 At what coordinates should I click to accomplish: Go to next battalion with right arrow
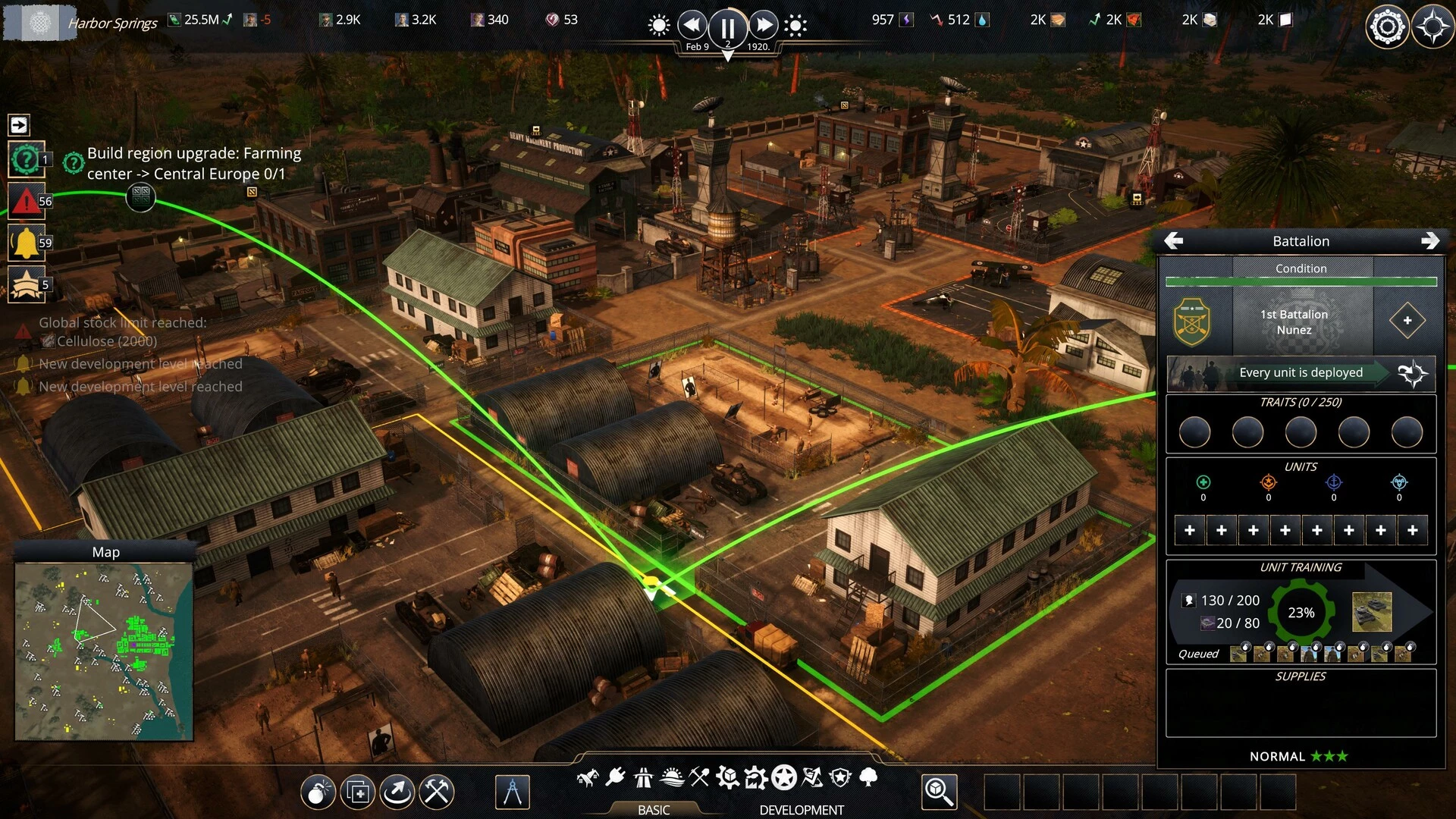(x=1429, y=241)
